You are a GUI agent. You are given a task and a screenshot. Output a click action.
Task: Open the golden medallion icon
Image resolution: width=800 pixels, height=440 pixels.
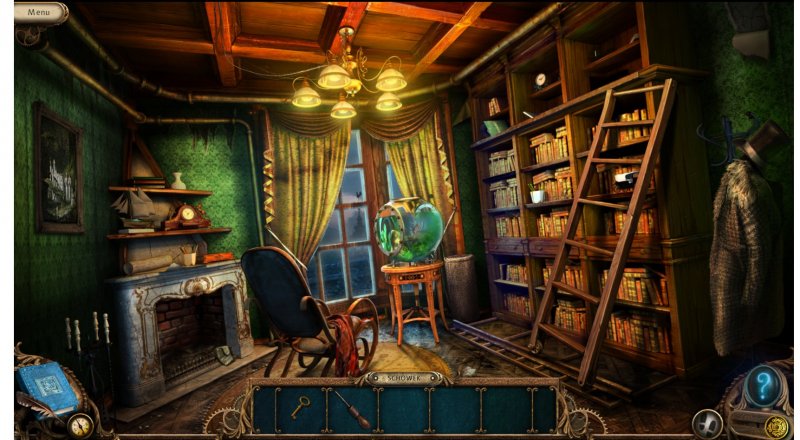pos(776,426)
